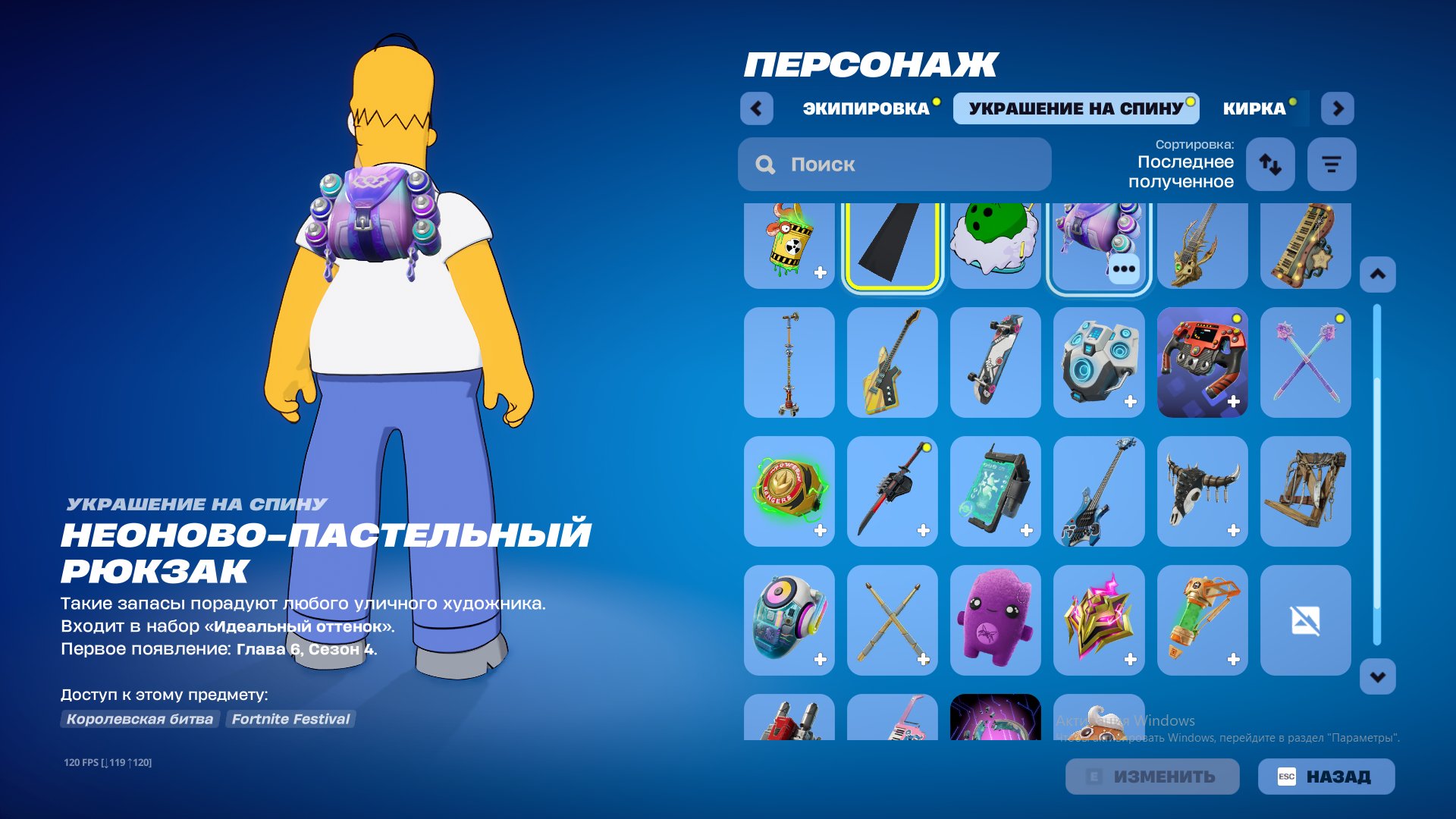Select the green toxic barrel back bling

tap(789, 244)
